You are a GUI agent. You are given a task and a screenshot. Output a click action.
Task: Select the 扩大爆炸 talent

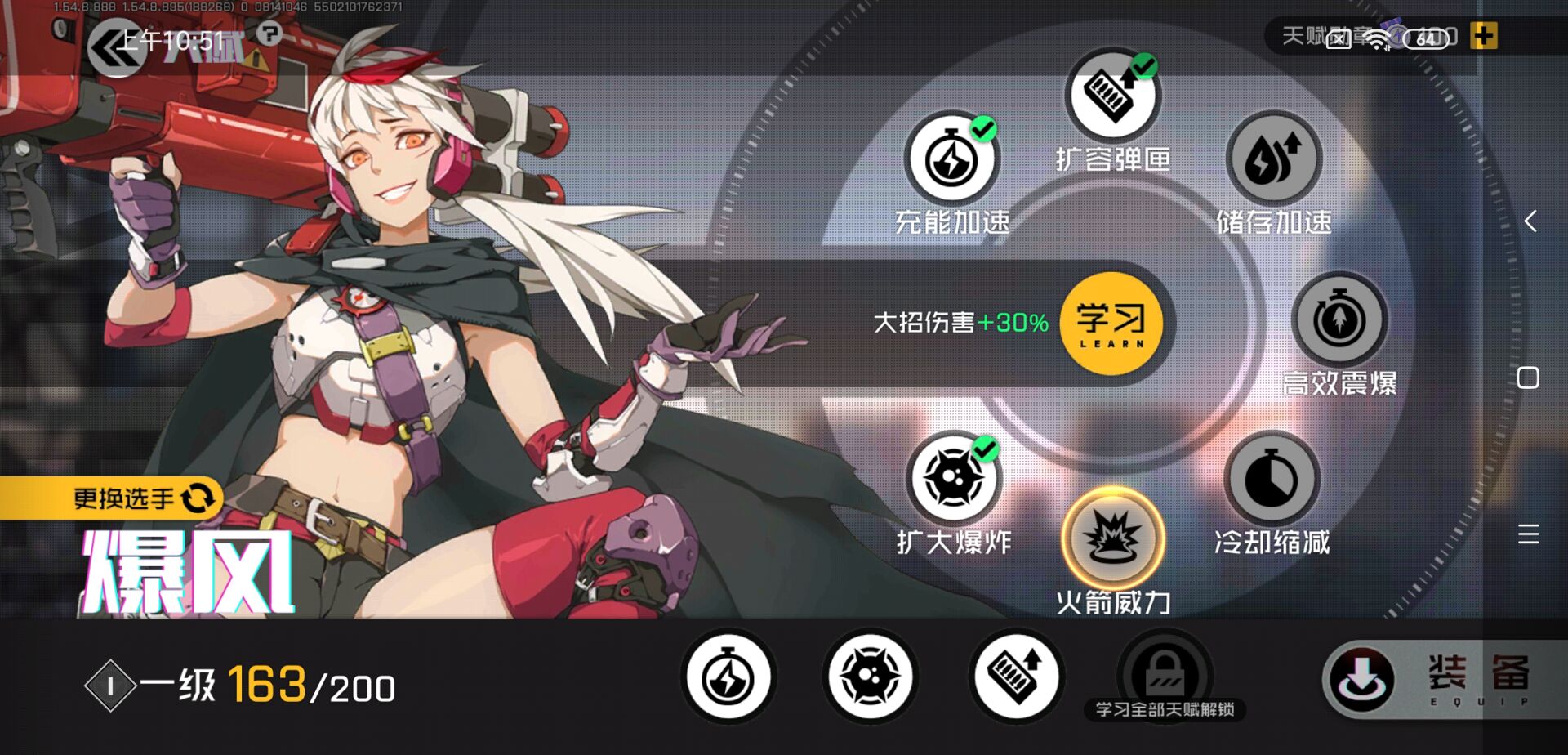click(952, 479)
